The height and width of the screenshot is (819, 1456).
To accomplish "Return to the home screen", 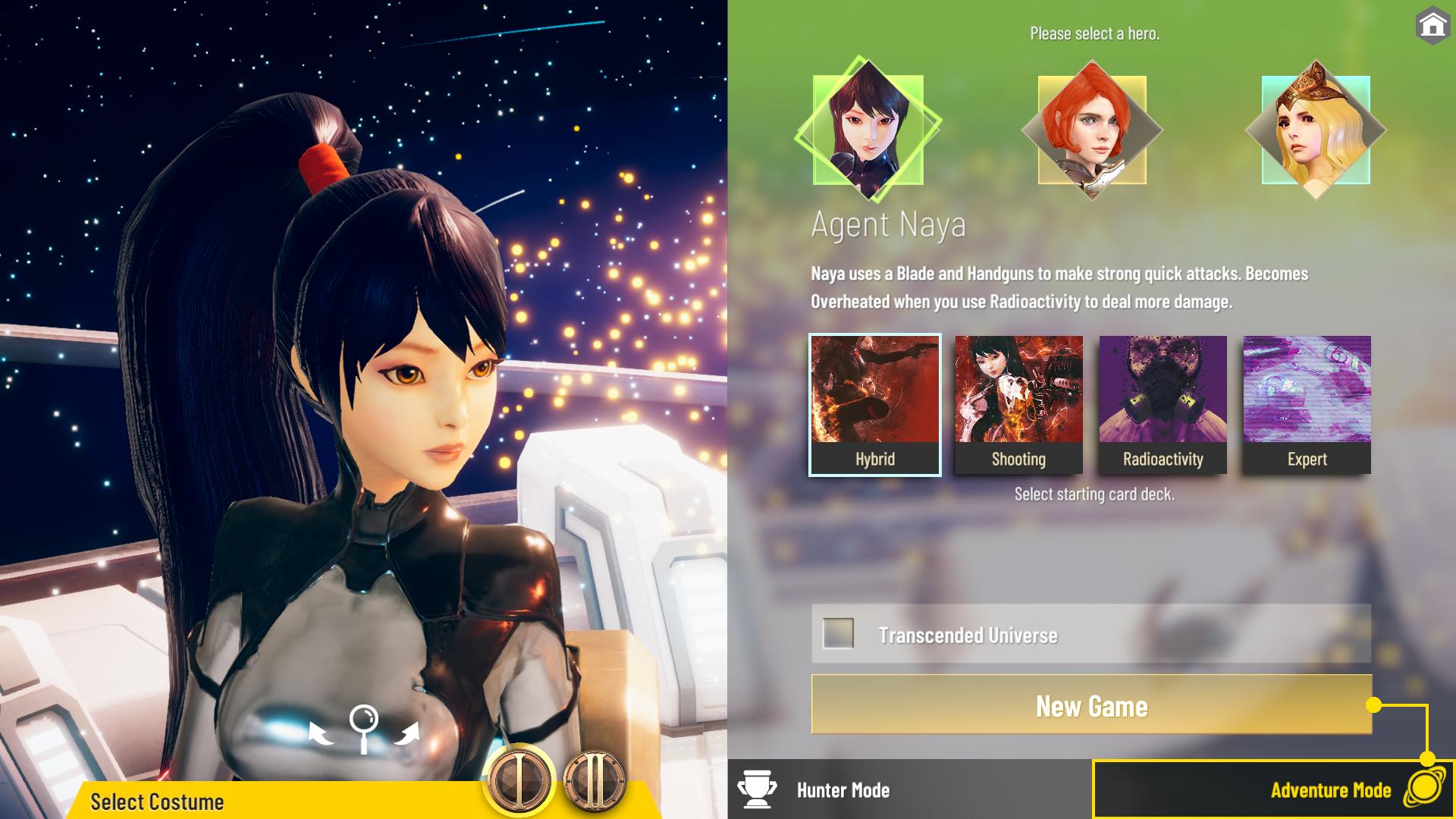I will pyautogui.click(x=1432, y=26).
